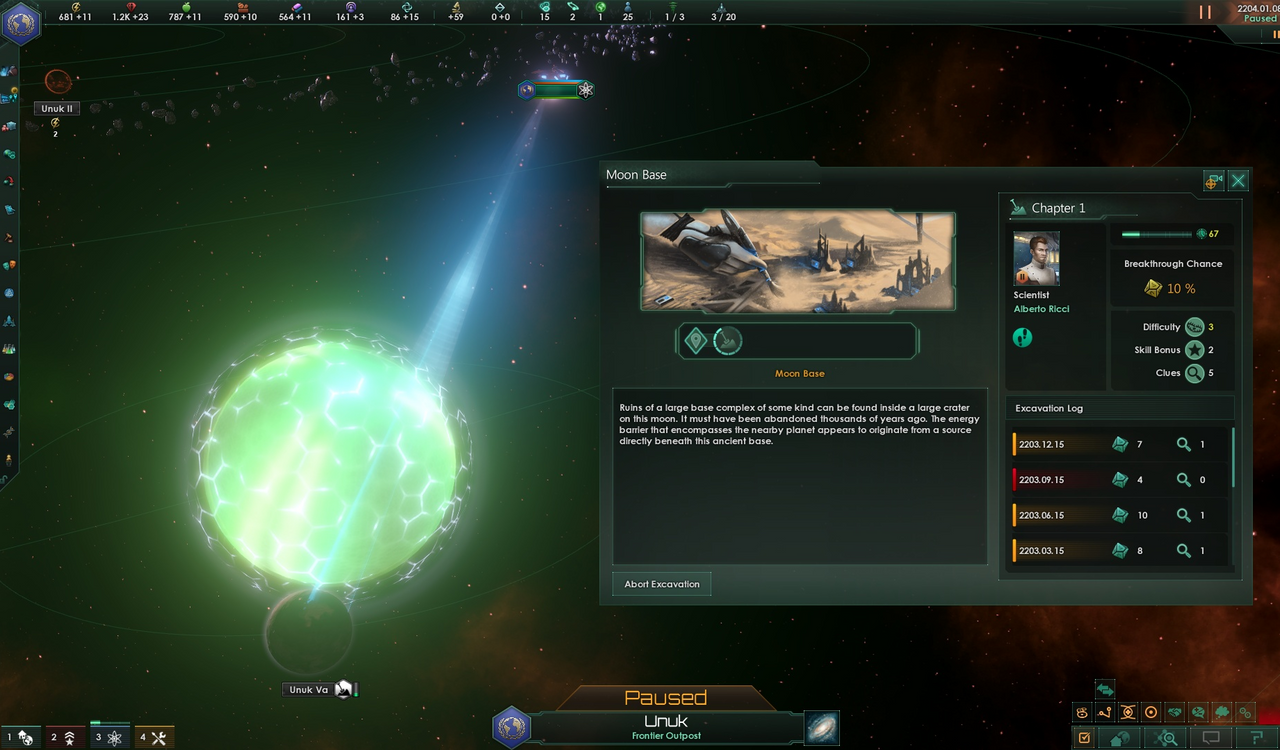Click the colonization alert icon numbered 1
The height and width of the screenshot is (750, 1280).
tap(20, 737)
